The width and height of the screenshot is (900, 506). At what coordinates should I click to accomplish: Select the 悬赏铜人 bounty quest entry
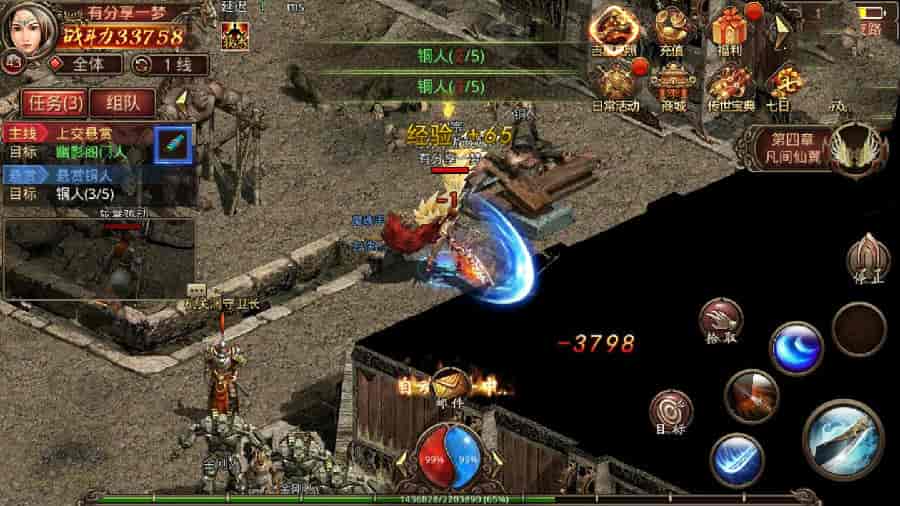75,175
